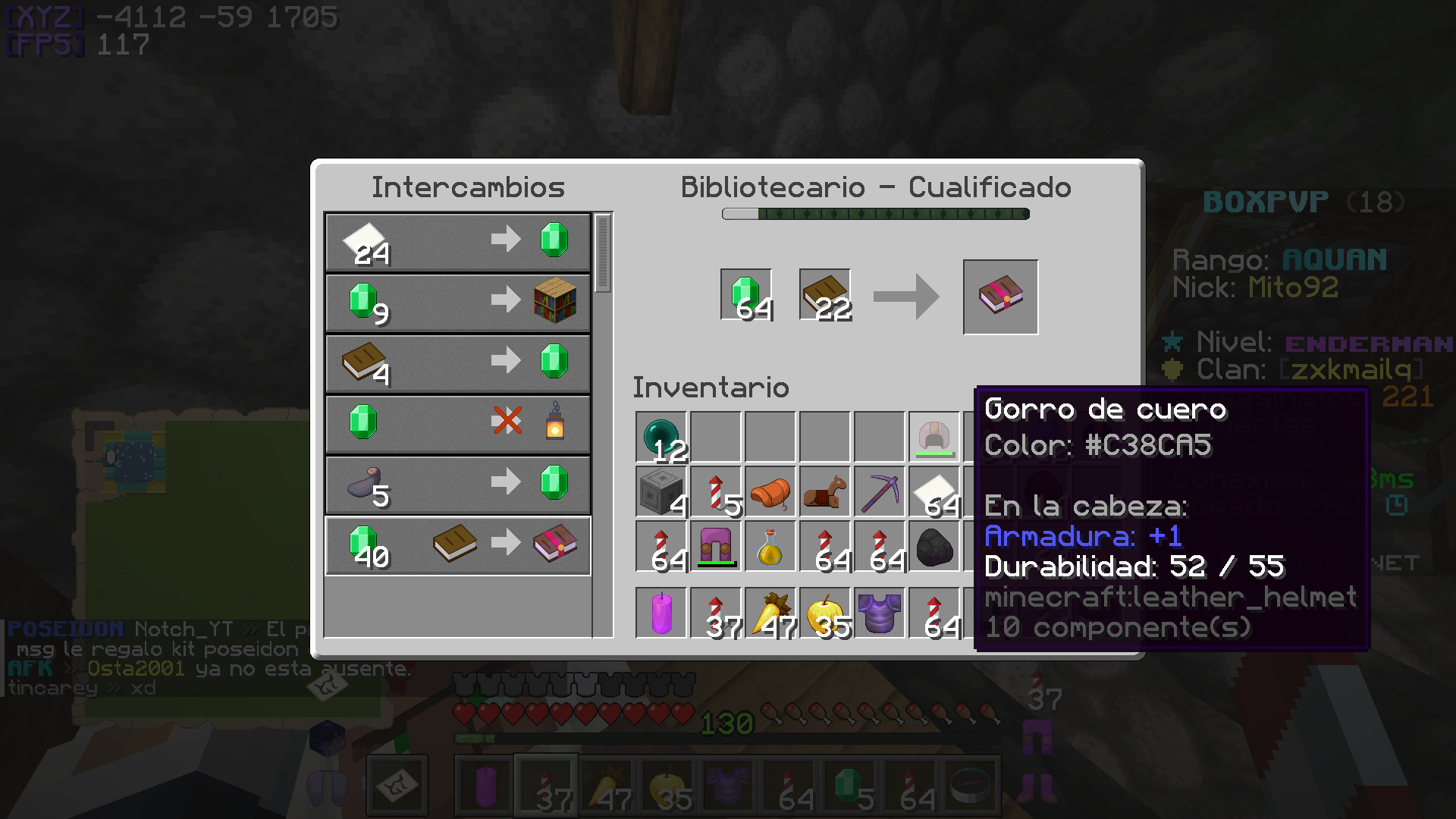The image size is (1456, 819).
Task: Select the leather helmet in the inventory
Action: coord(934,438)
